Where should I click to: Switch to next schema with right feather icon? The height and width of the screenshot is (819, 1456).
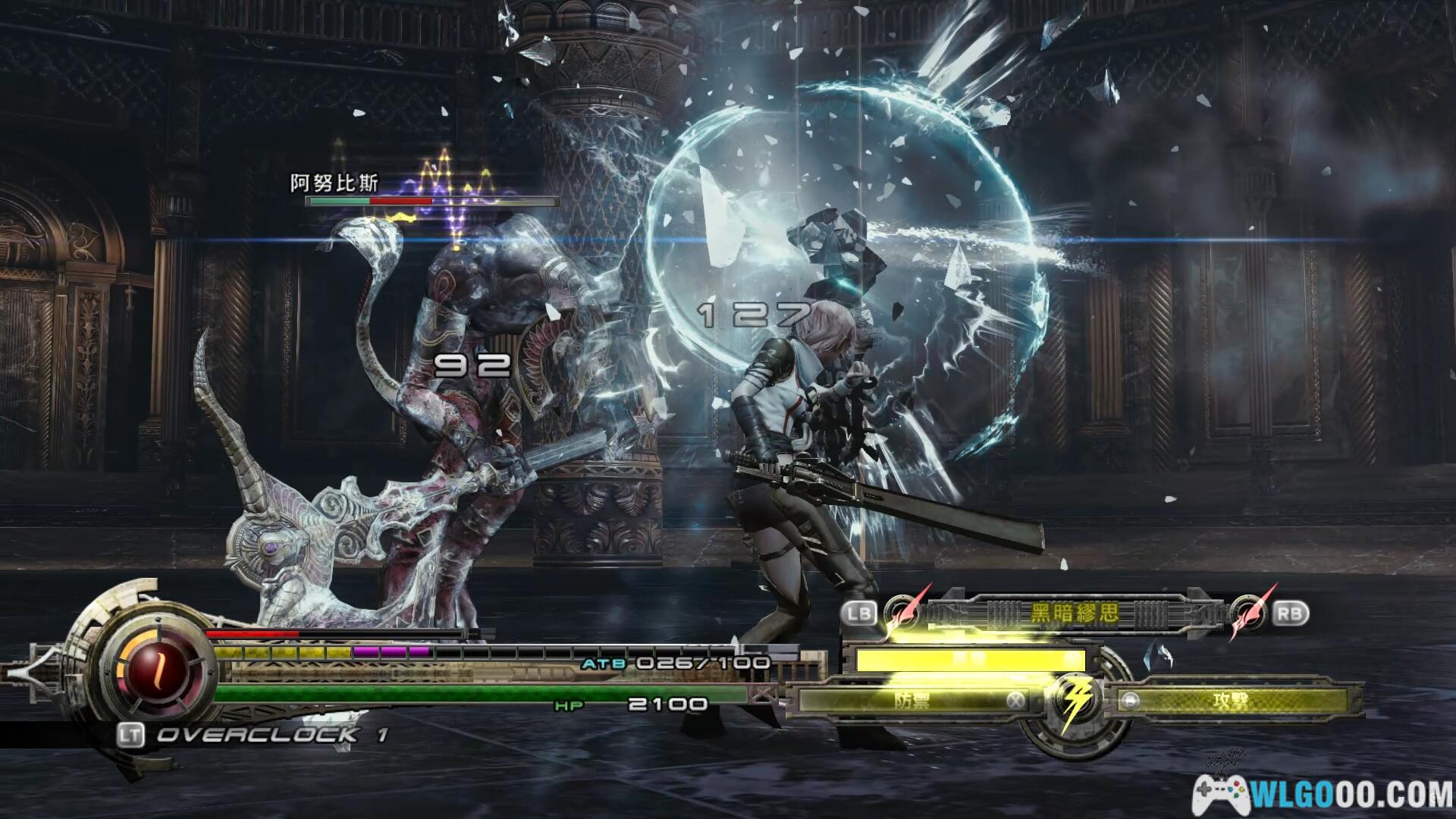pyautogui.click(x=1248, y=613)
